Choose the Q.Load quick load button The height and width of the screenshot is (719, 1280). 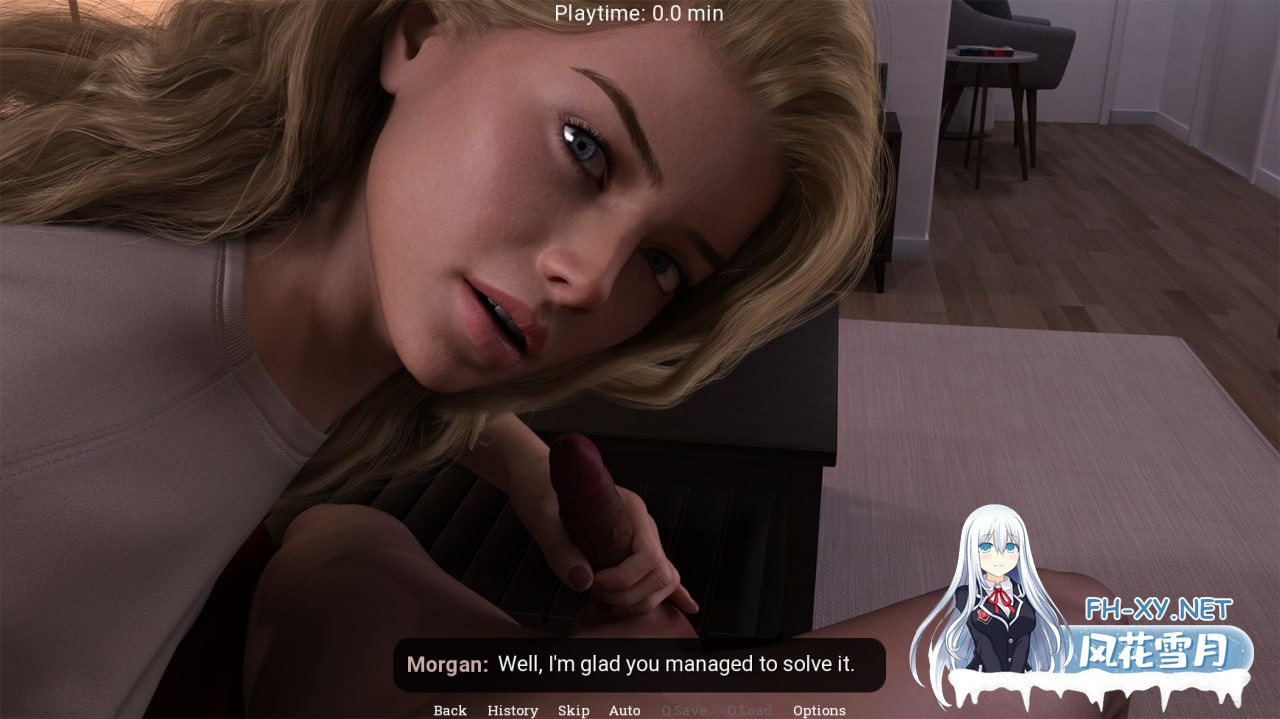click(x=749, y=710)
